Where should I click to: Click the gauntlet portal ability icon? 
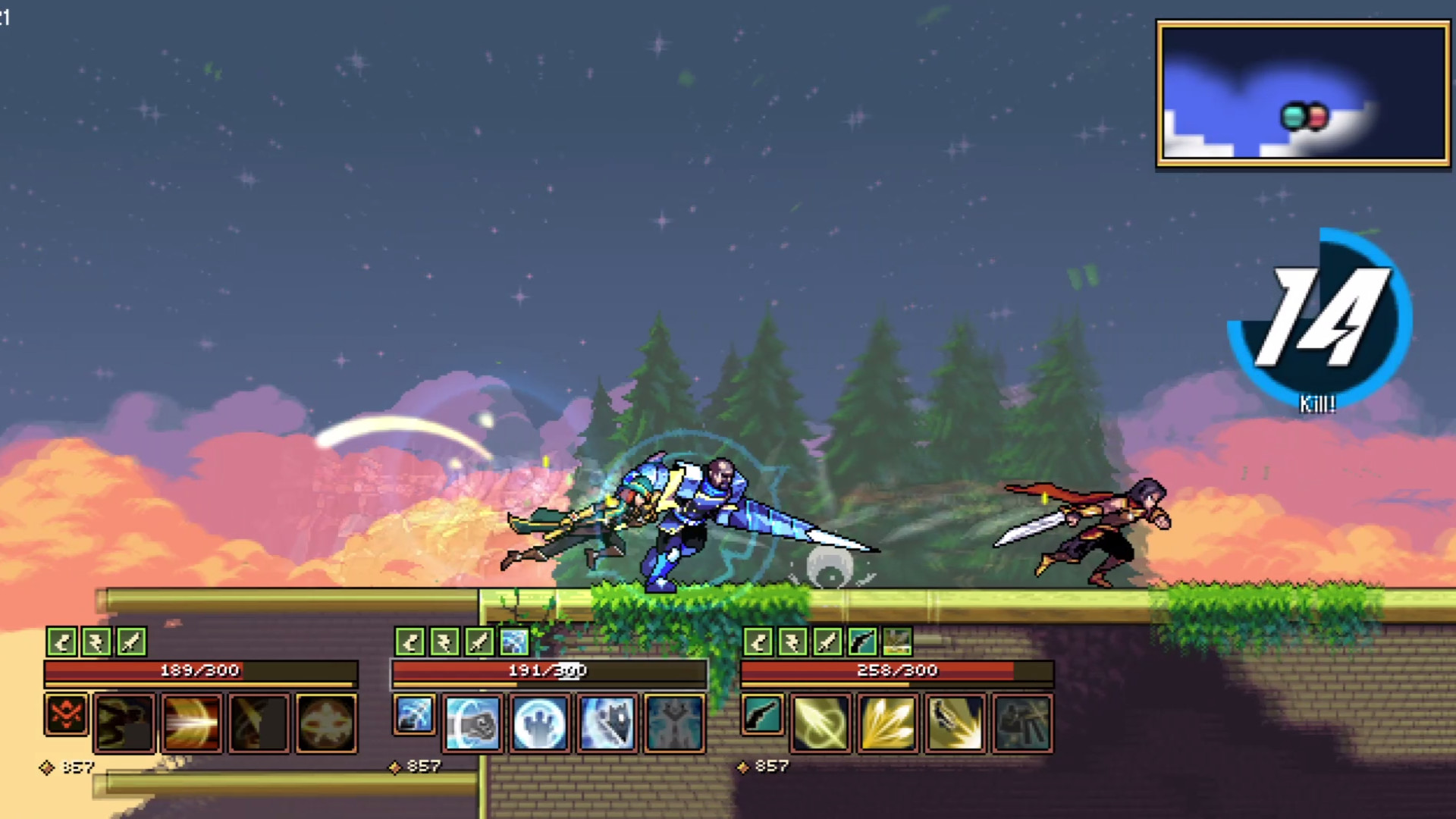point(473,723)
